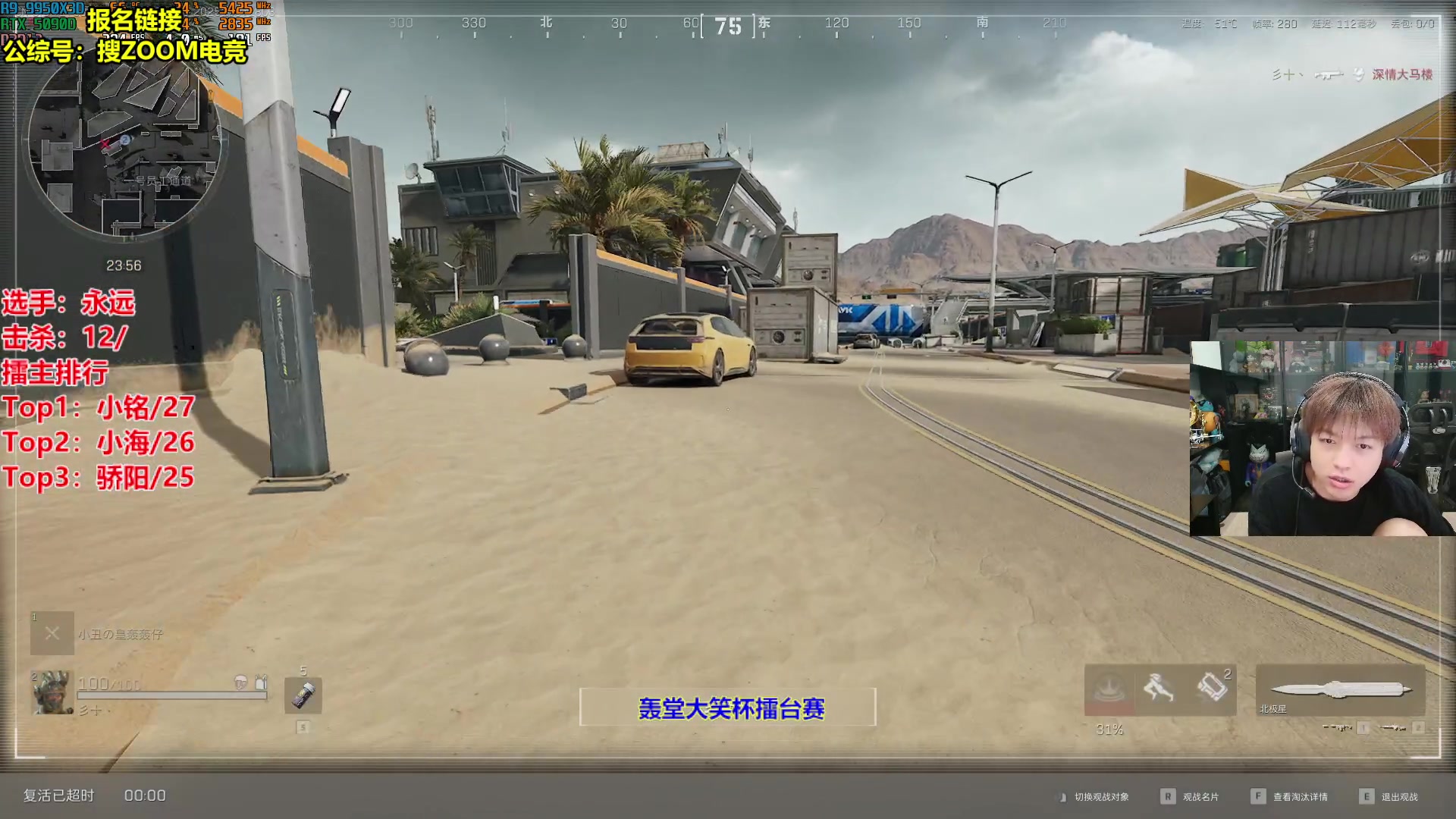Screen dimensions: 1456x819
Task: Use the stimulant canister item slot
Action: click(x=303, y=695)
